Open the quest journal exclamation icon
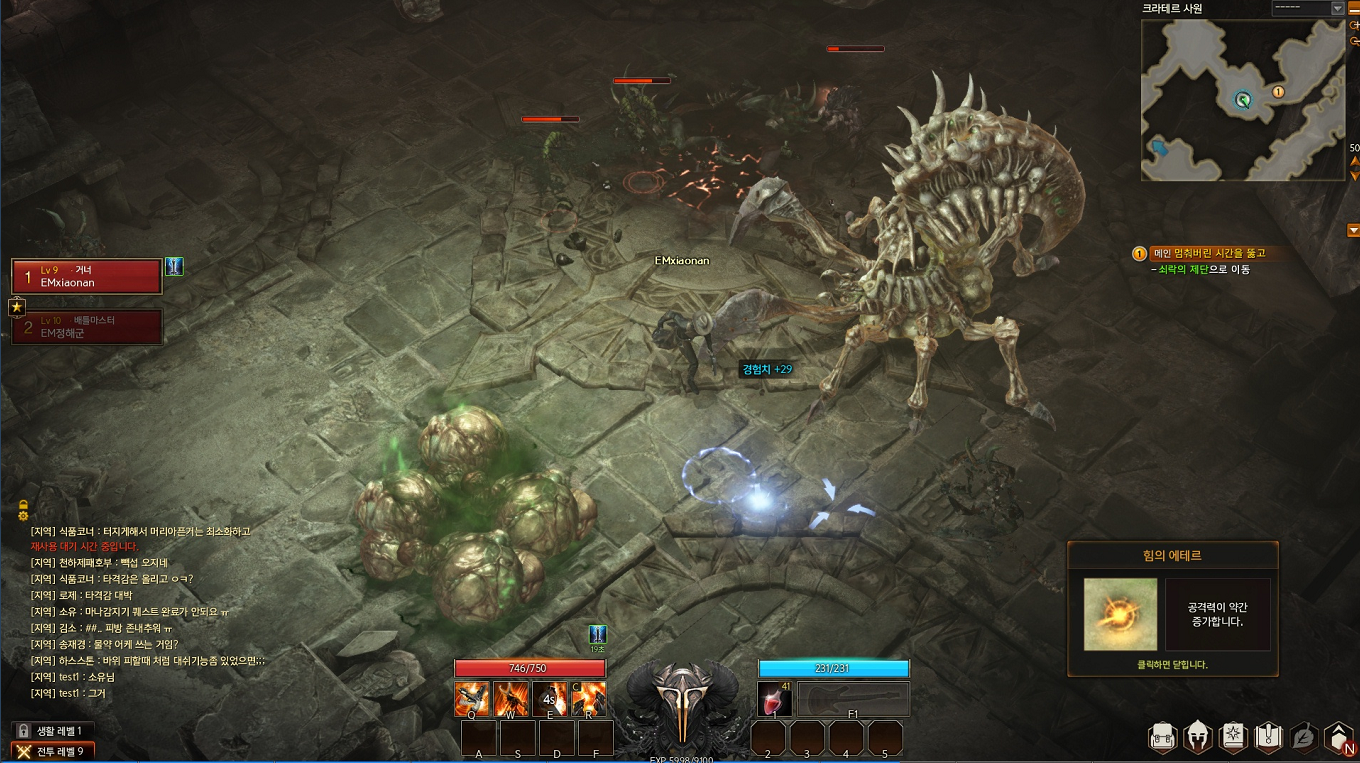The width and height of the screenshot is (1360, 763). point(1268,739)
